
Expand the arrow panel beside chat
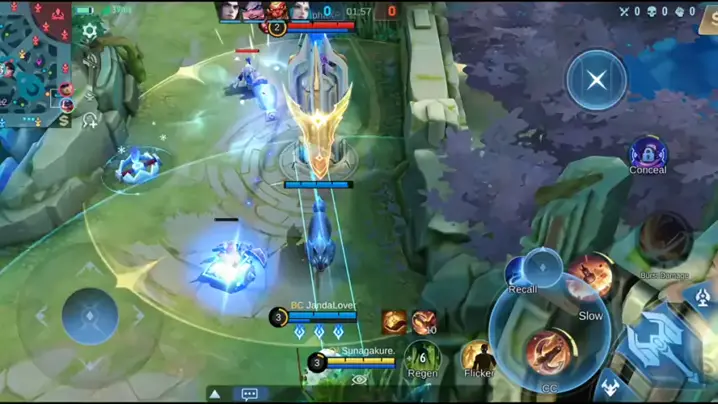click(x=214, y=395)
